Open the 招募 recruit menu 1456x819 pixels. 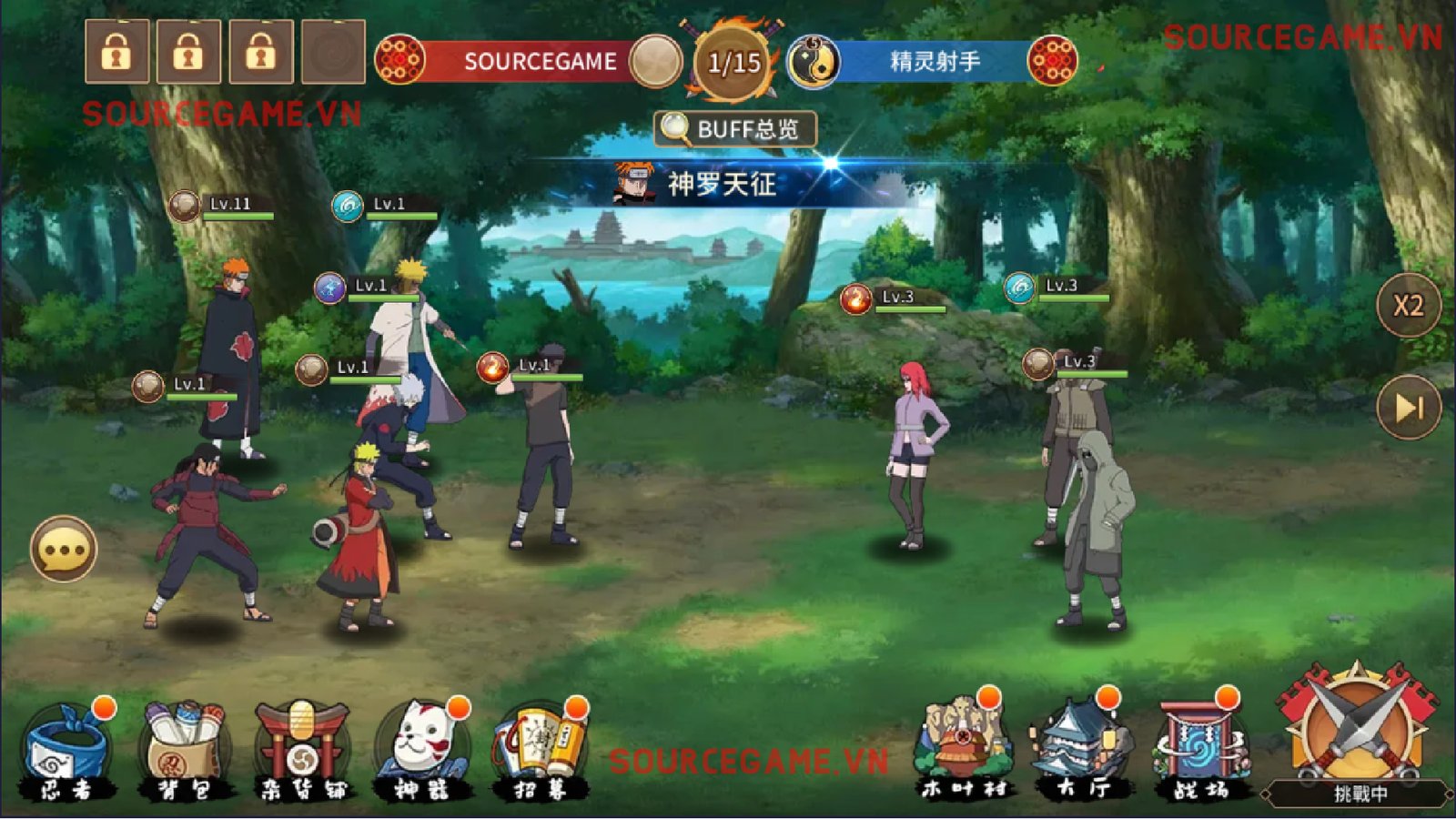[x=541, y=752]
